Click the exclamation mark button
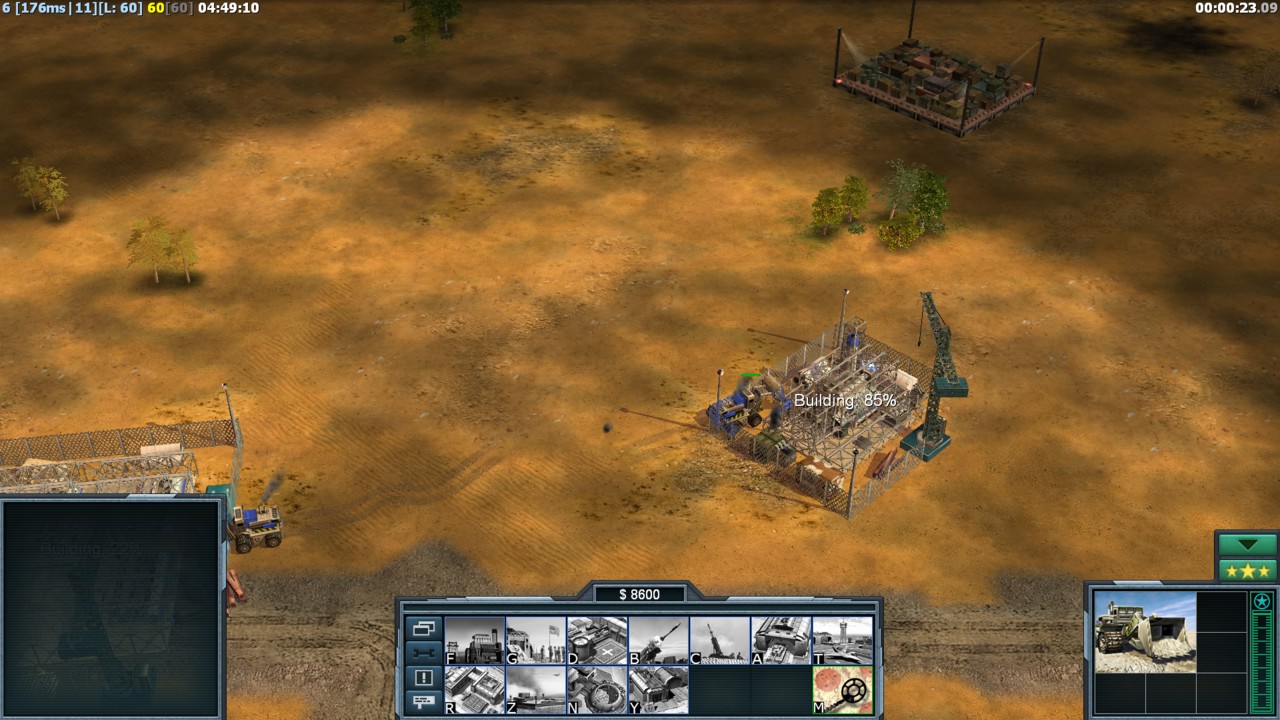1280x720 pixels. (x=423, y=677)
